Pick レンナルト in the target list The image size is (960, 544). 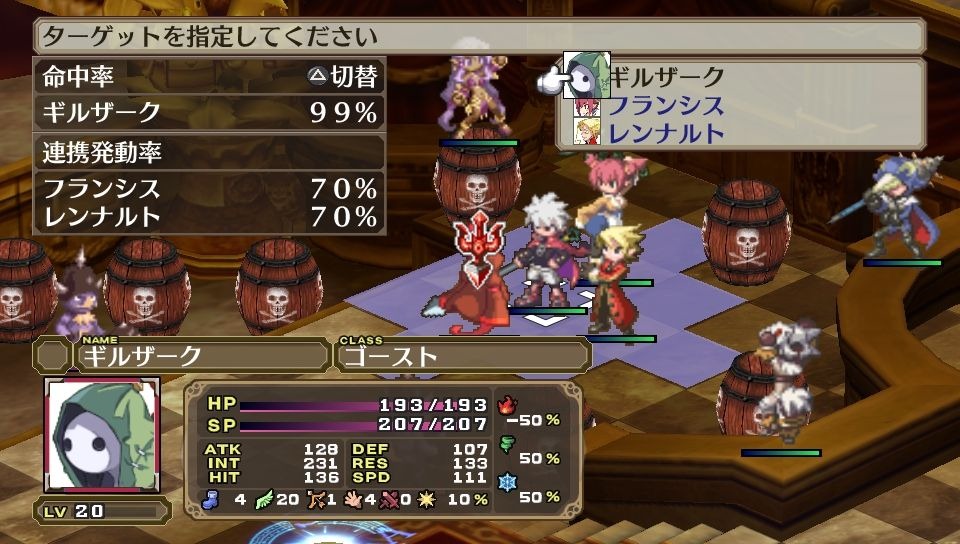(x=666, y=132)
